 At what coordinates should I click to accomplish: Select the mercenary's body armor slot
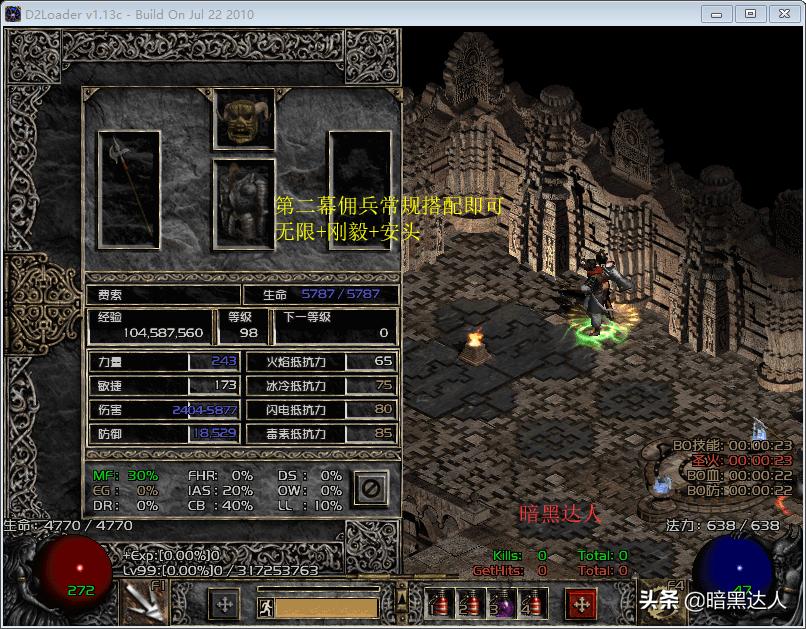point(244,204)
